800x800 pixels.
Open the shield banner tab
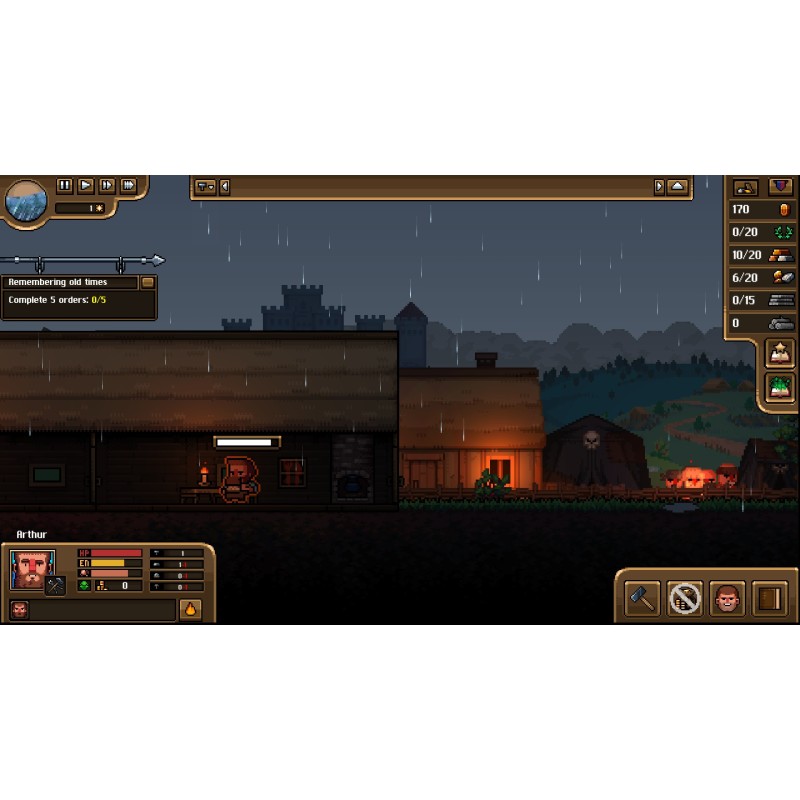(780, 187)
